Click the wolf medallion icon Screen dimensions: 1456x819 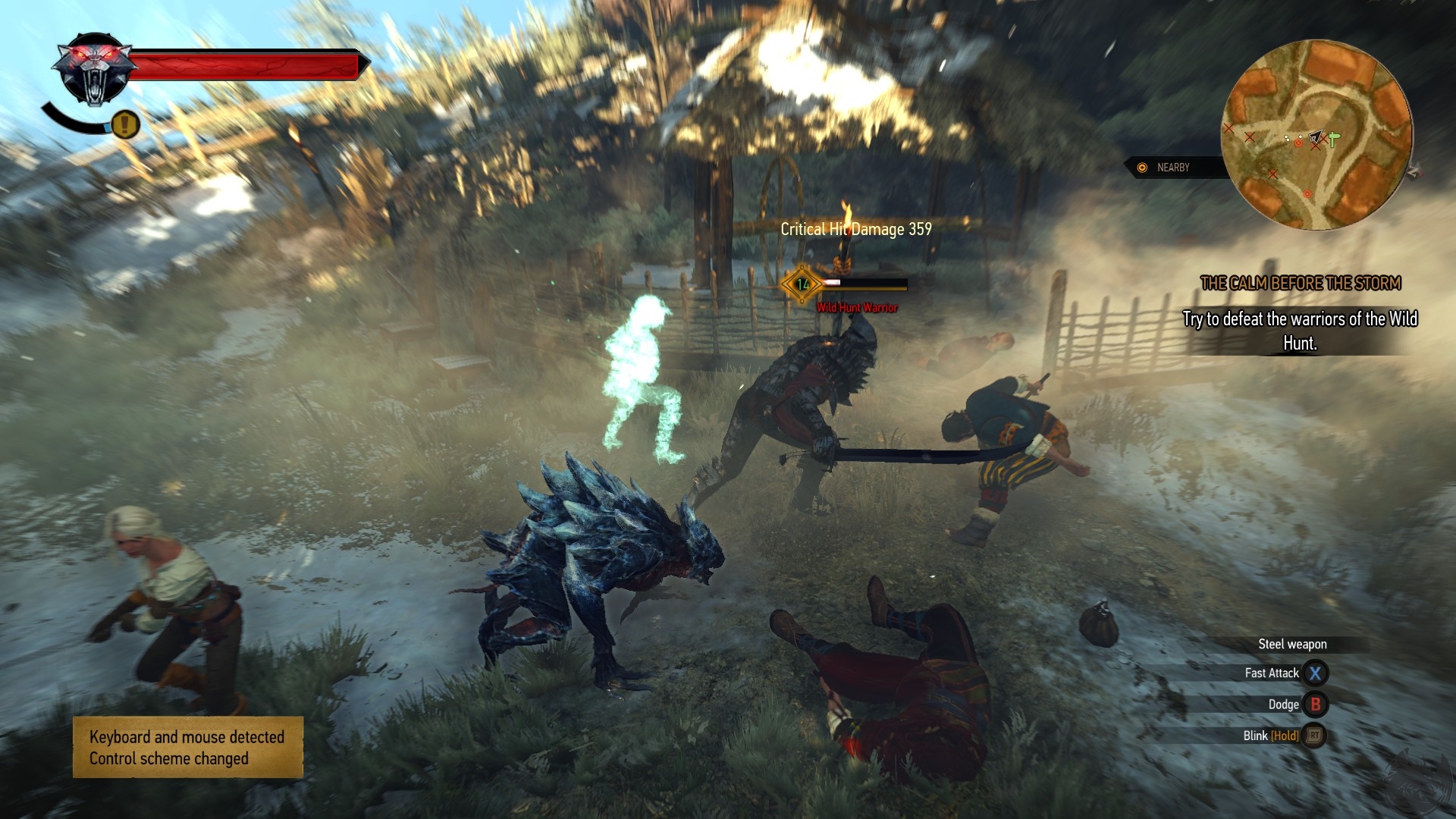(94, 70)
